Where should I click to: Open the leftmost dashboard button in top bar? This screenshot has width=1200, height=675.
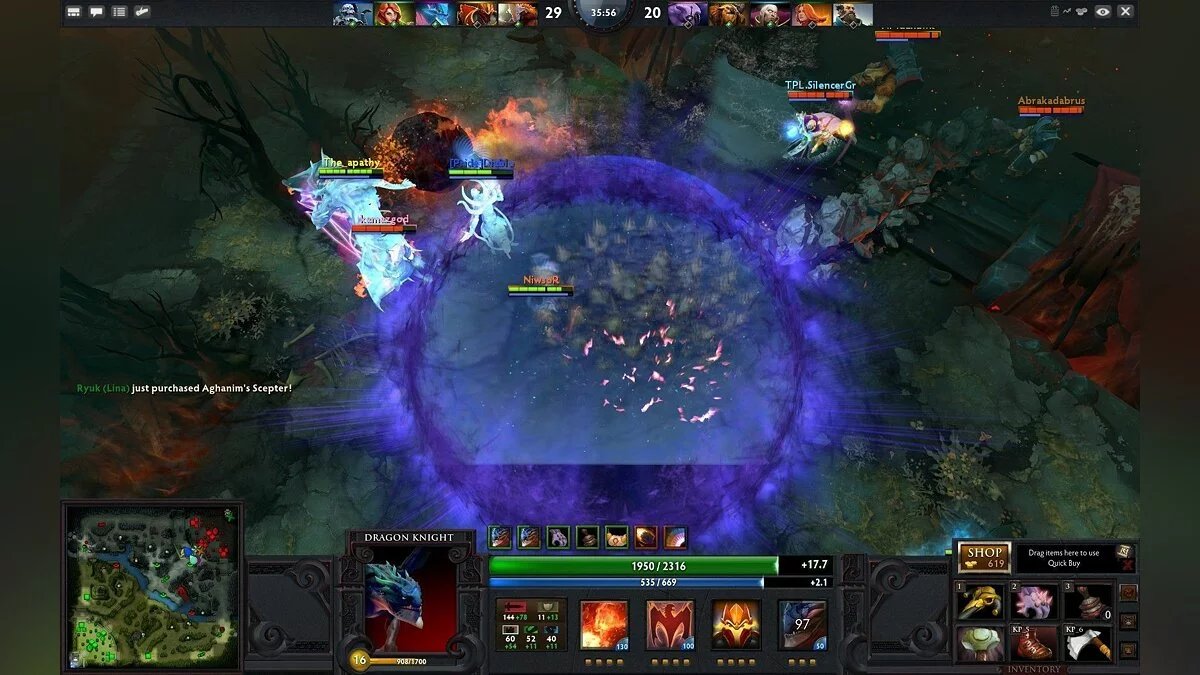74,12
